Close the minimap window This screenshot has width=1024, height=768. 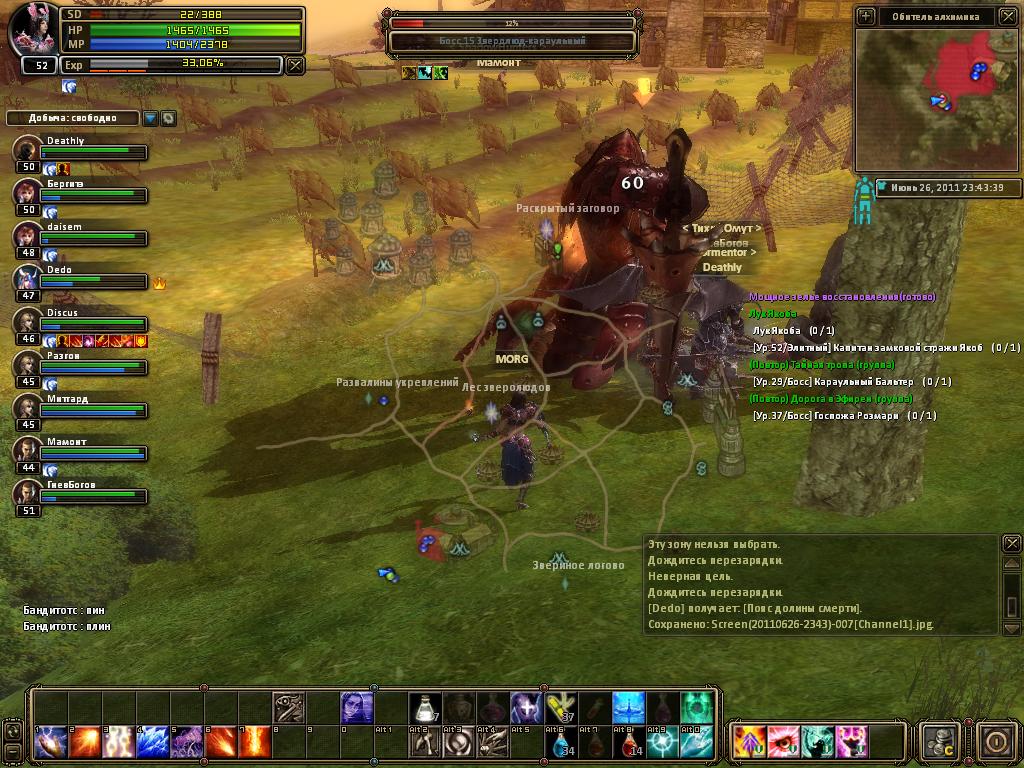pyautogui.click(x=1008, y=16)
